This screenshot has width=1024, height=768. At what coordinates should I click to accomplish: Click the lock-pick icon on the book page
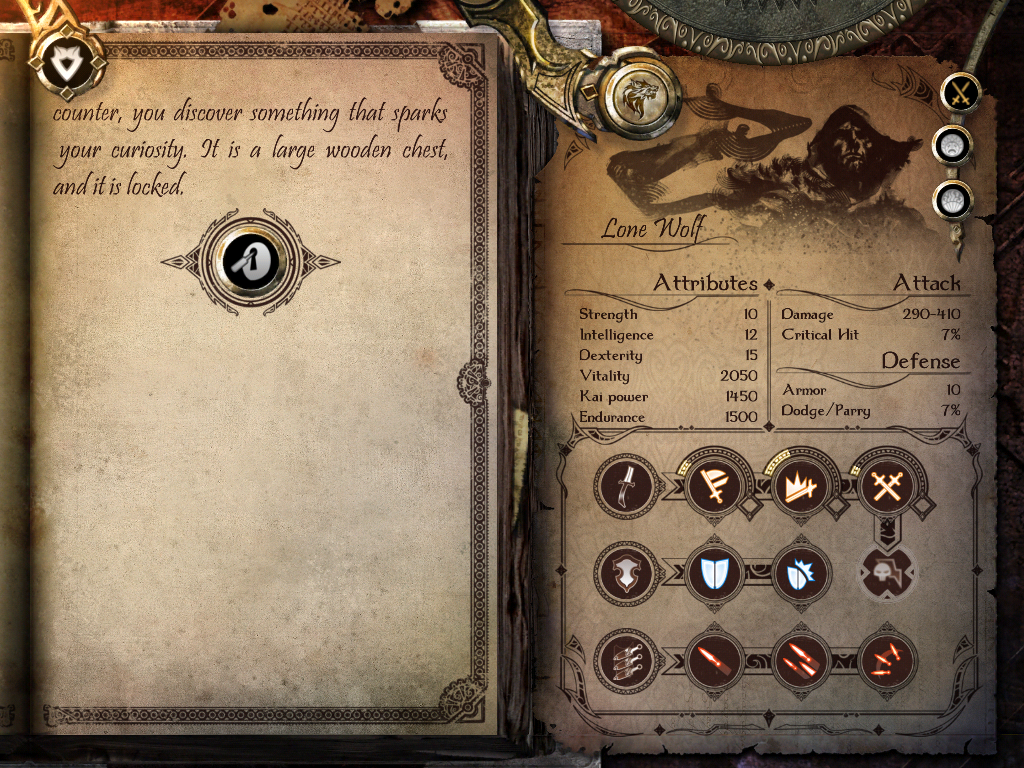(252, 262)
